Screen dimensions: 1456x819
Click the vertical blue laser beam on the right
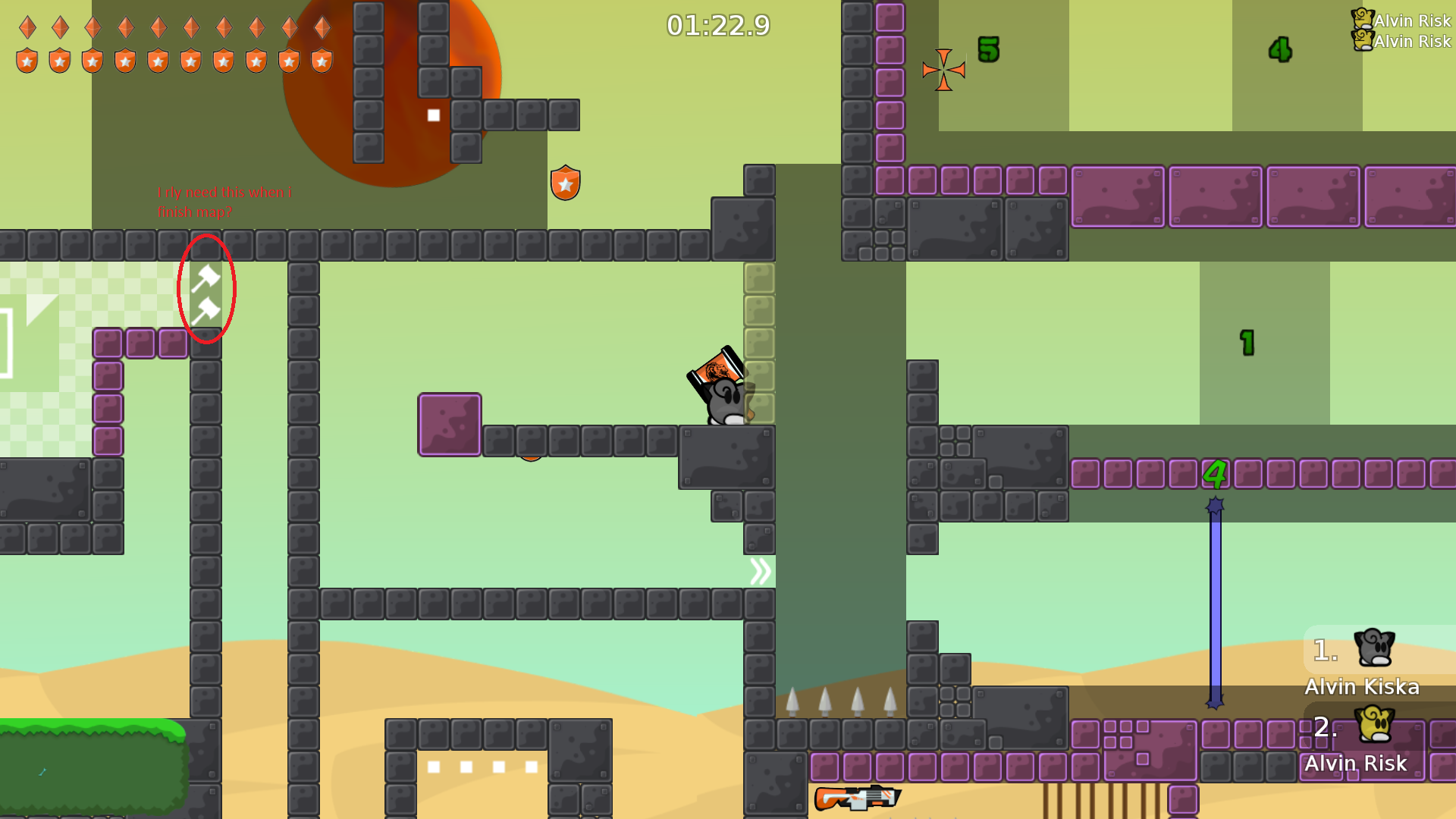(x=1215, y=599)
